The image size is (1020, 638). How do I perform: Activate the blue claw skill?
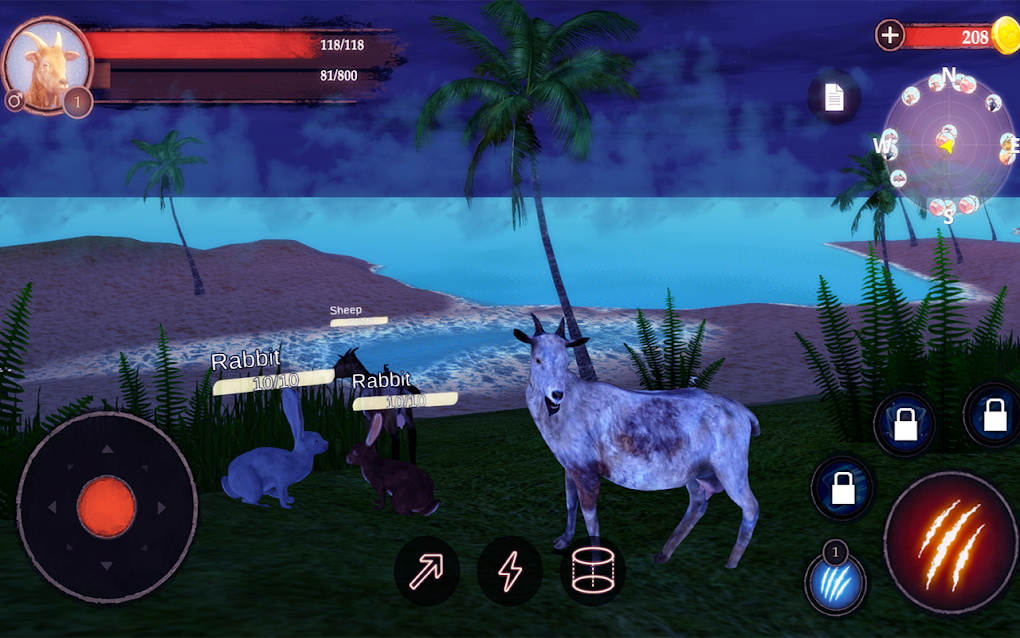pos(836,582)
